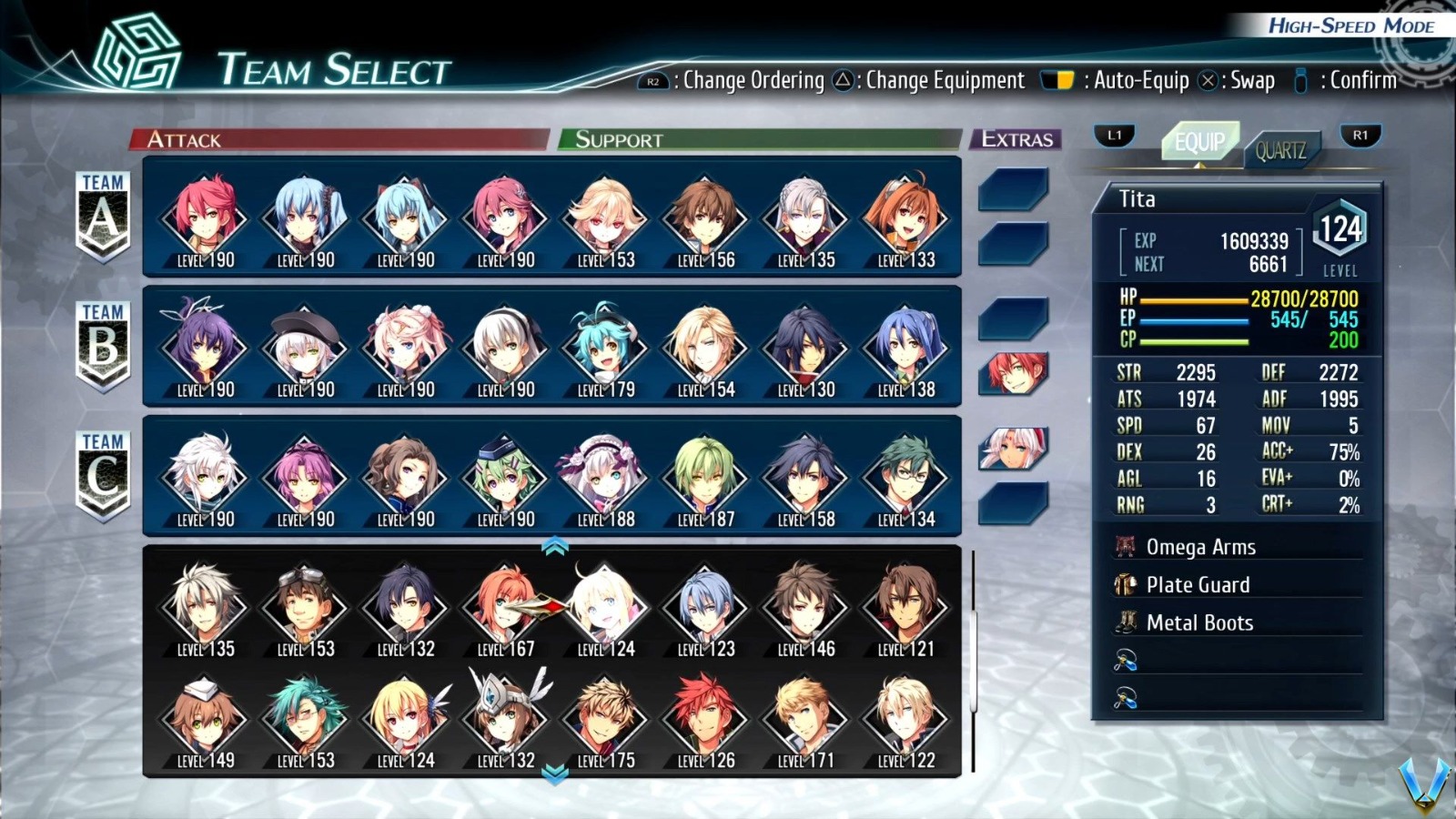Switch to the QUARTZ tab
This screenshot has width=1456, height=819.
1282,151
